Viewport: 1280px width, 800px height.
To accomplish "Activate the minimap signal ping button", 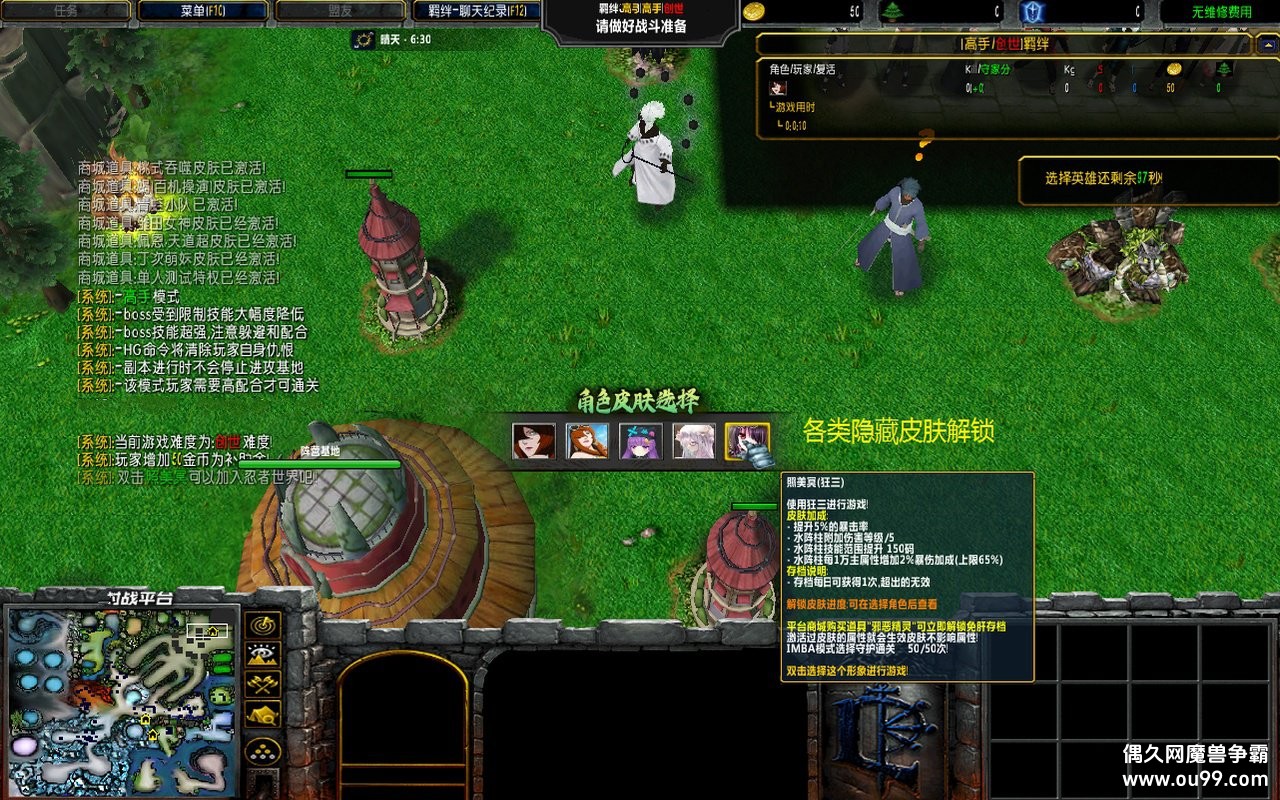I will point(263,626).
